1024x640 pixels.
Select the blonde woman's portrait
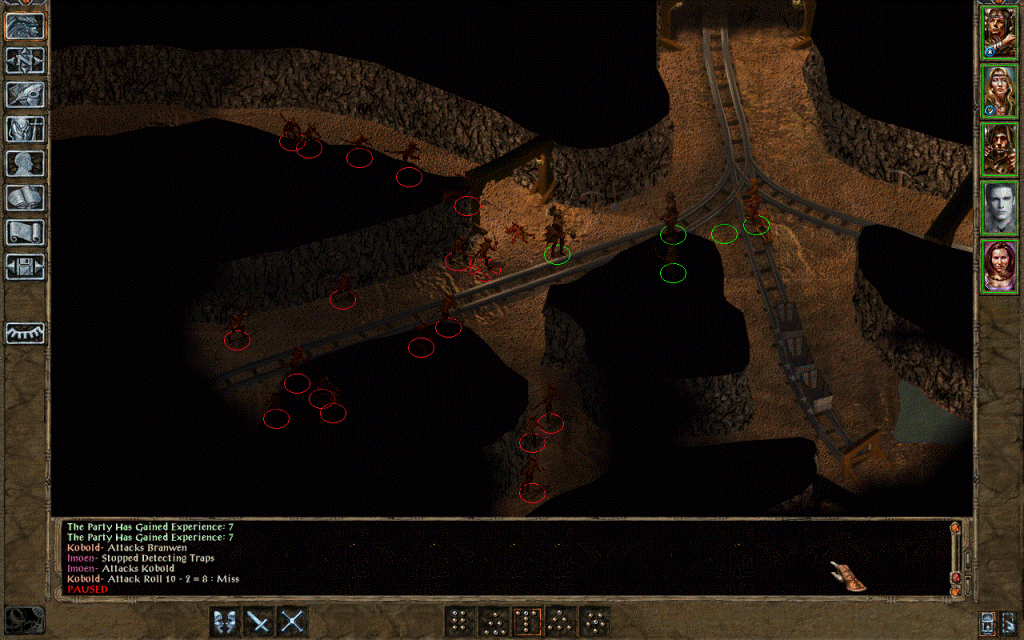coord(998,91)
